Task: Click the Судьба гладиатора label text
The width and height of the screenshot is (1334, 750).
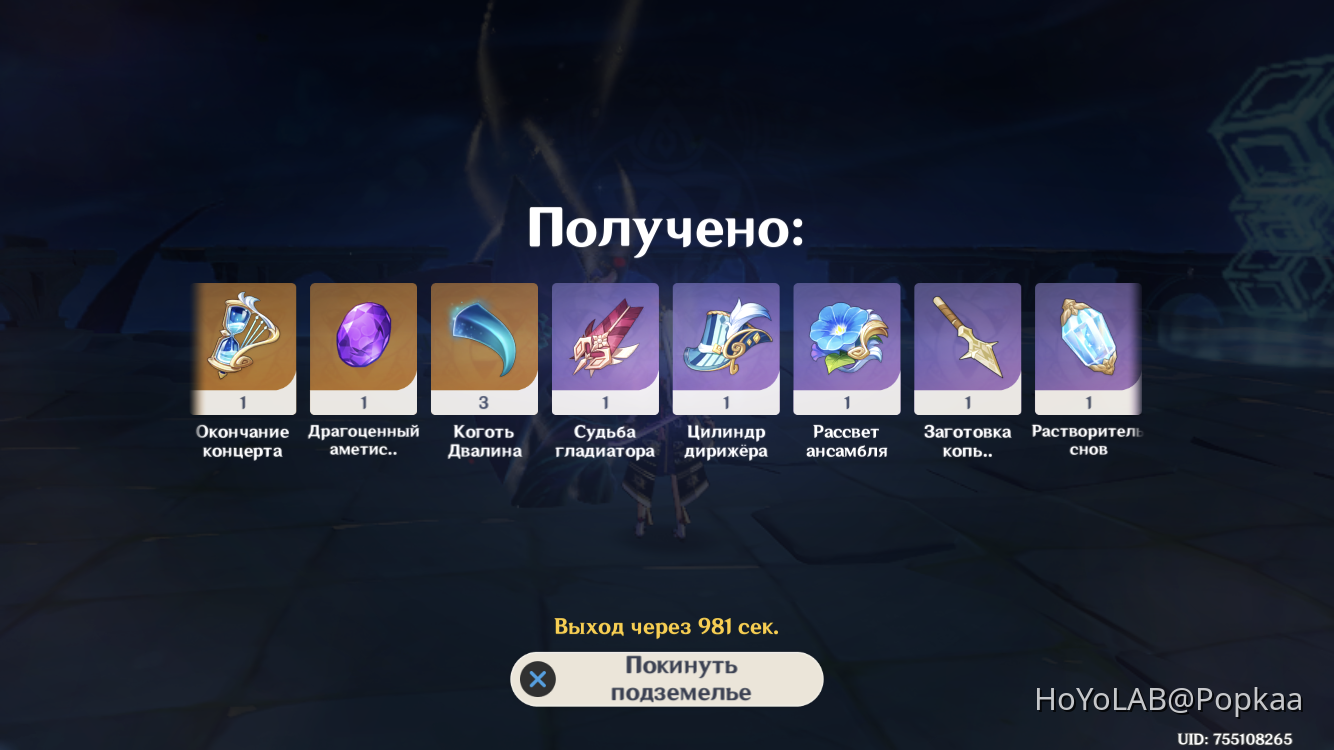Action: [605, 440]
